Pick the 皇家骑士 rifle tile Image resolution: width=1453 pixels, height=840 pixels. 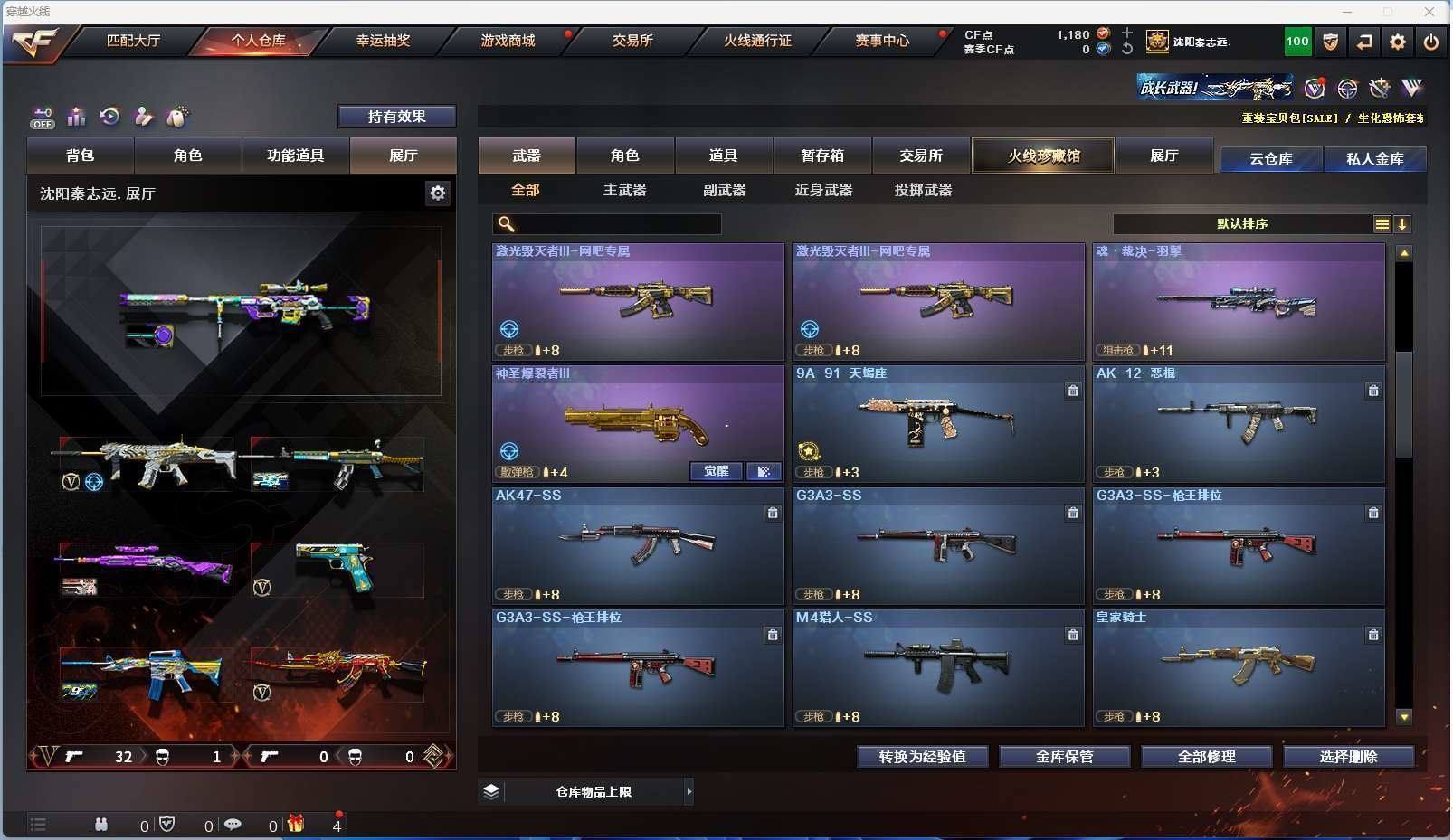point(1239,667)
